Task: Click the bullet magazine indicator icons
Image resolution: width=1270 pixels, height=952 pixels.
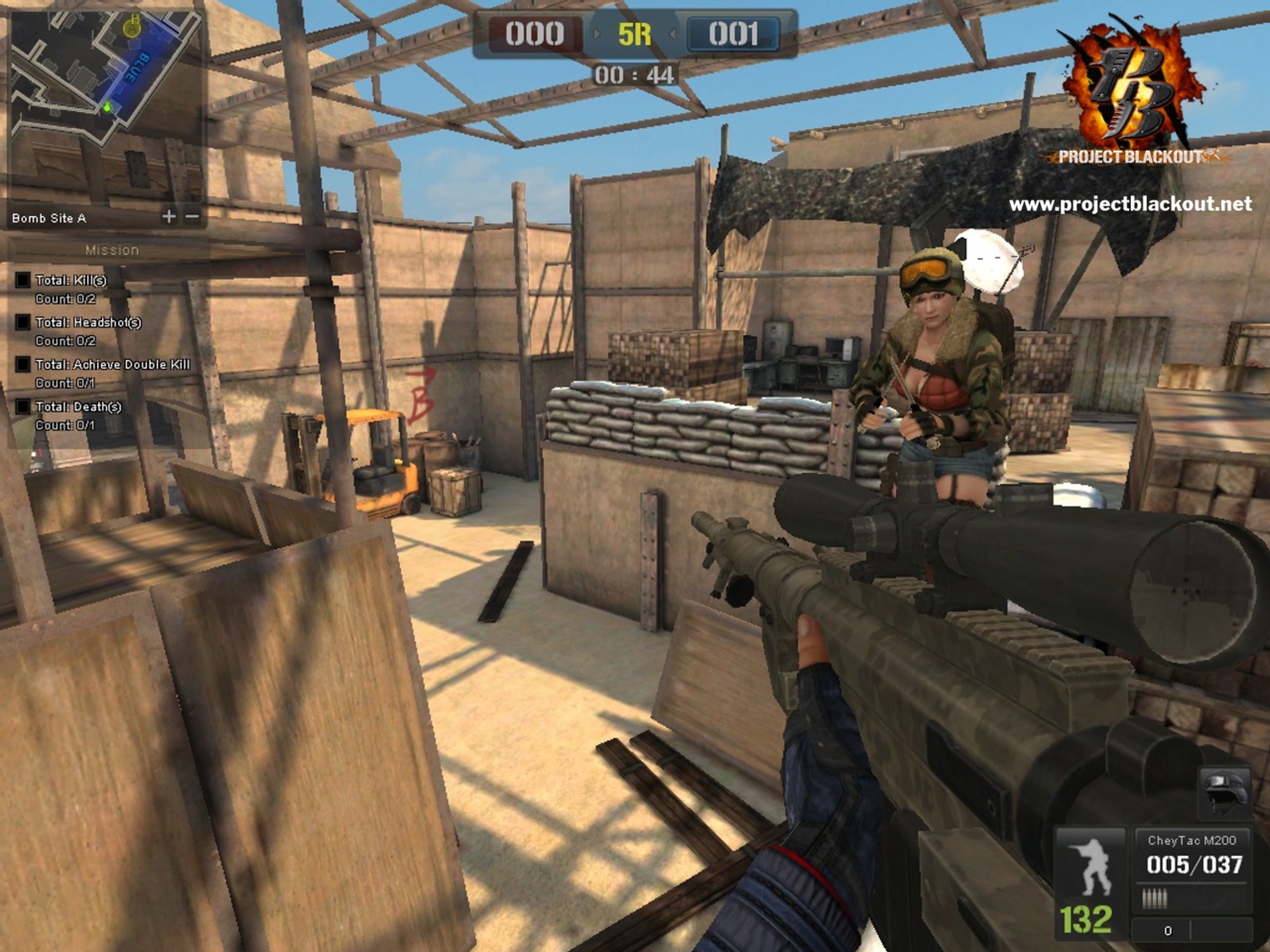Action: point(1154,897)
